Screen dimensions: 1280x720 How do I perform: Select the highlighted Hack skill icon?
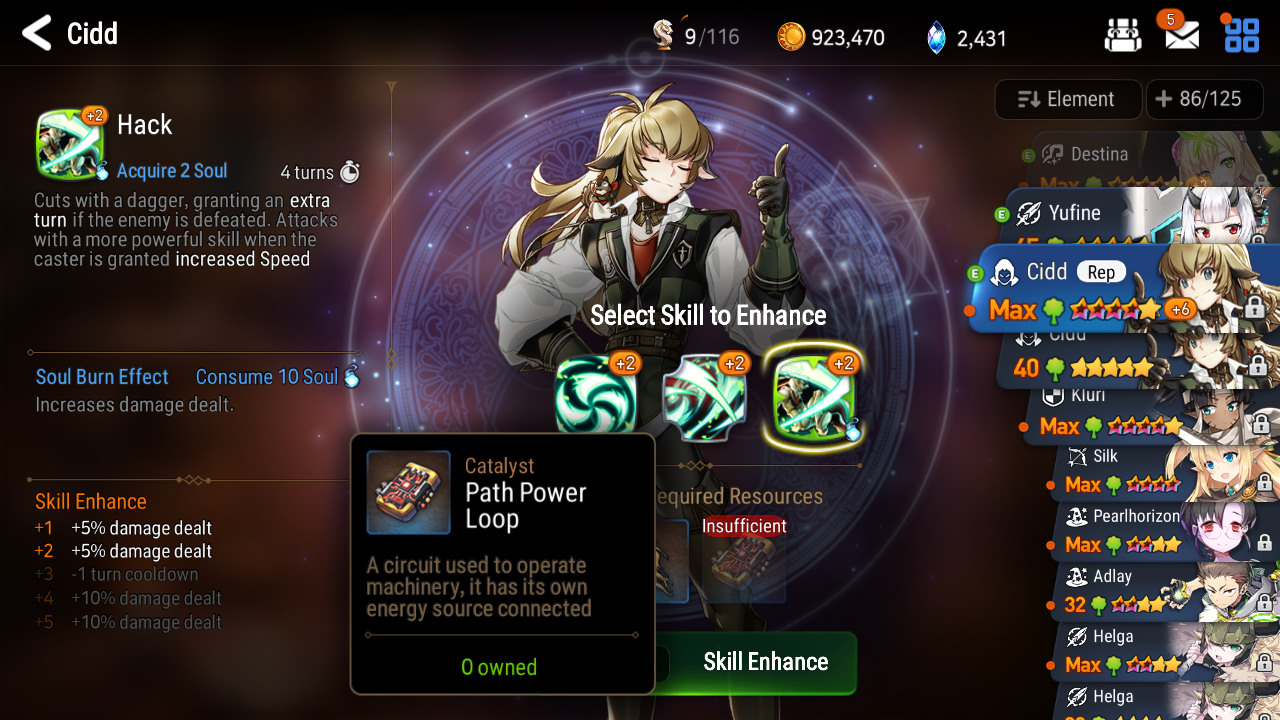point(813,396)
